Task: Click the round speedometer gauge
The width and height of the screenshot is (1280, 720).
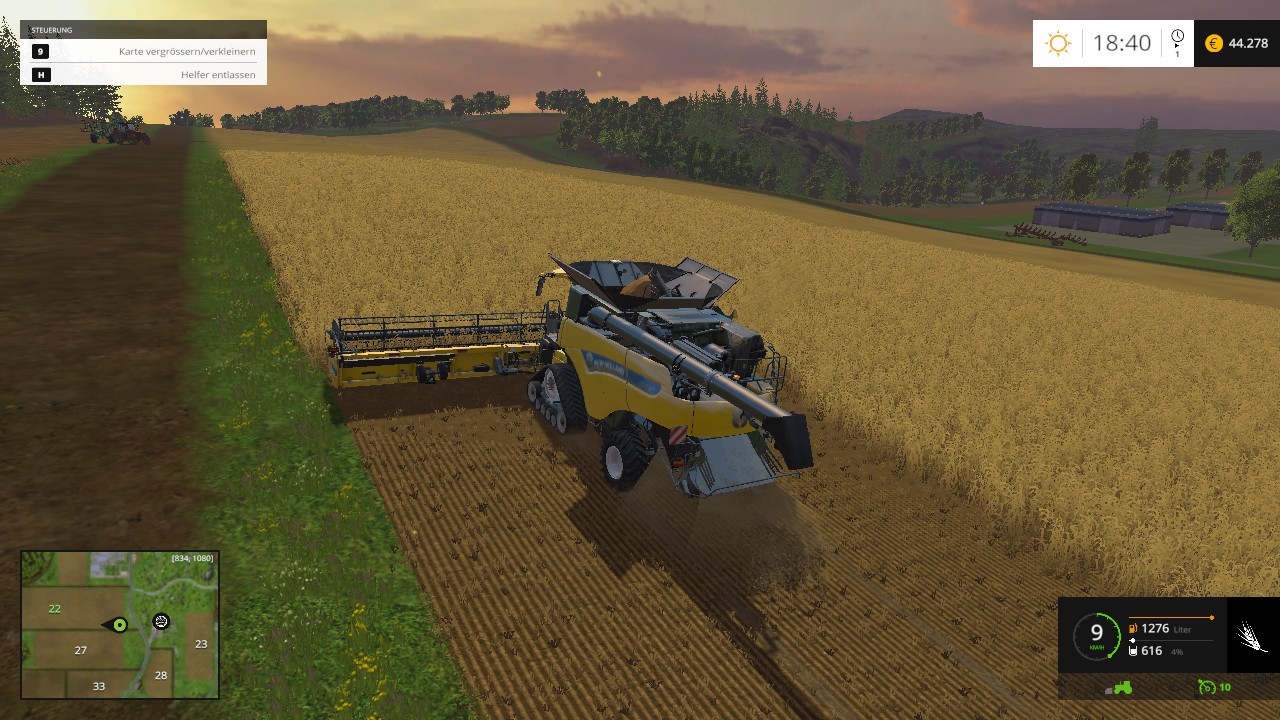Action: (x=1096, y=635)
